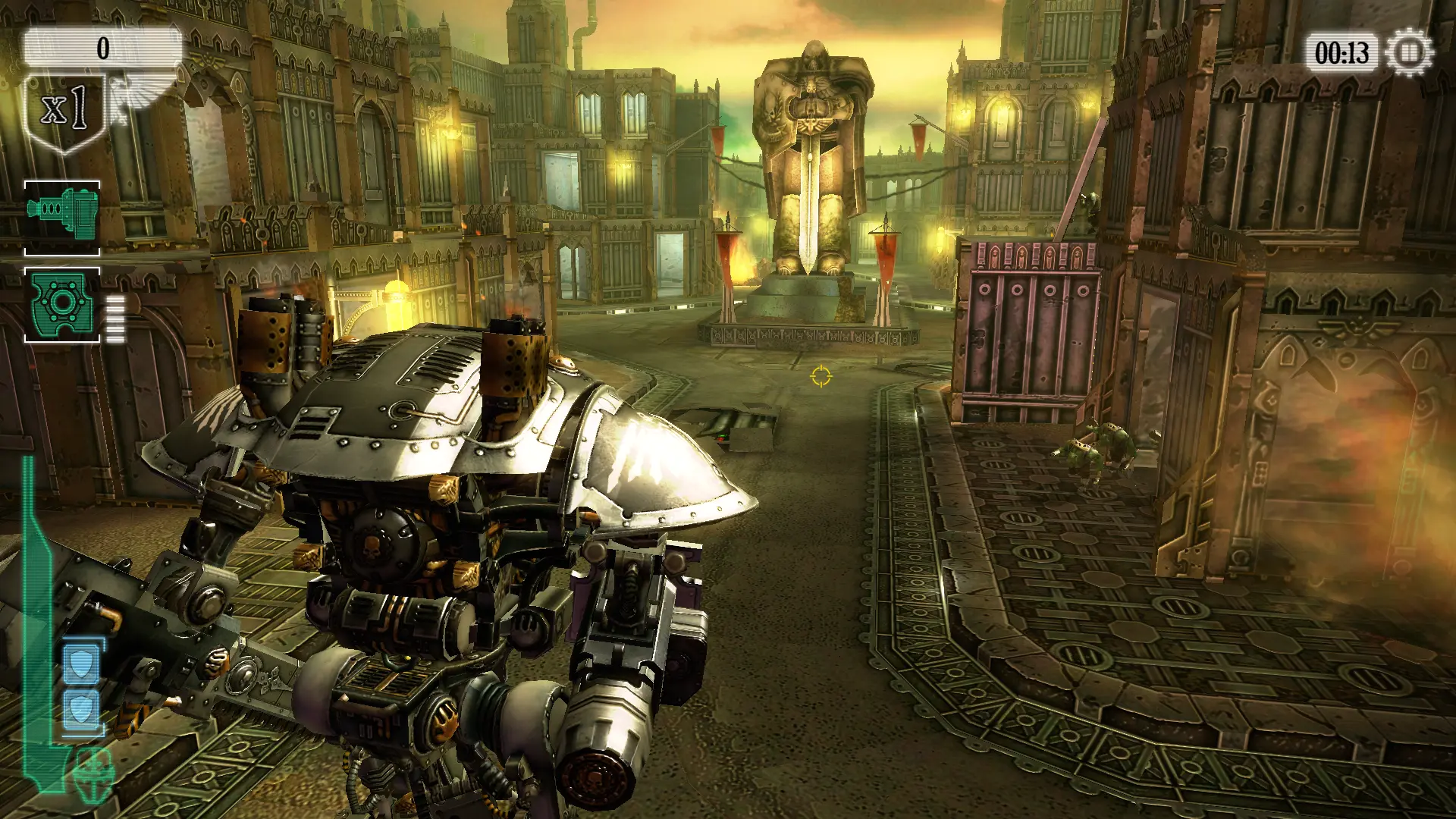Activate the circular missile pod weapon icon
The image size is (1456, 819).
[62, 304]
